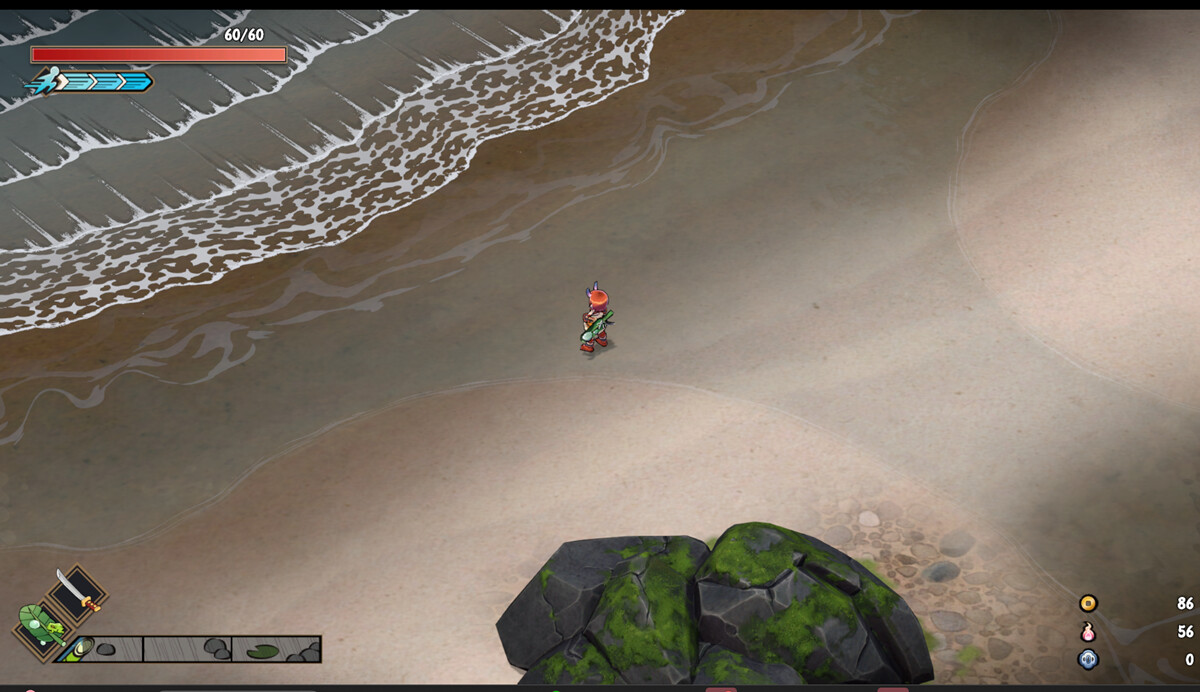Click the pink flame soul icon
This screenshot has width=1200, height=692.
pos(1088,632)
